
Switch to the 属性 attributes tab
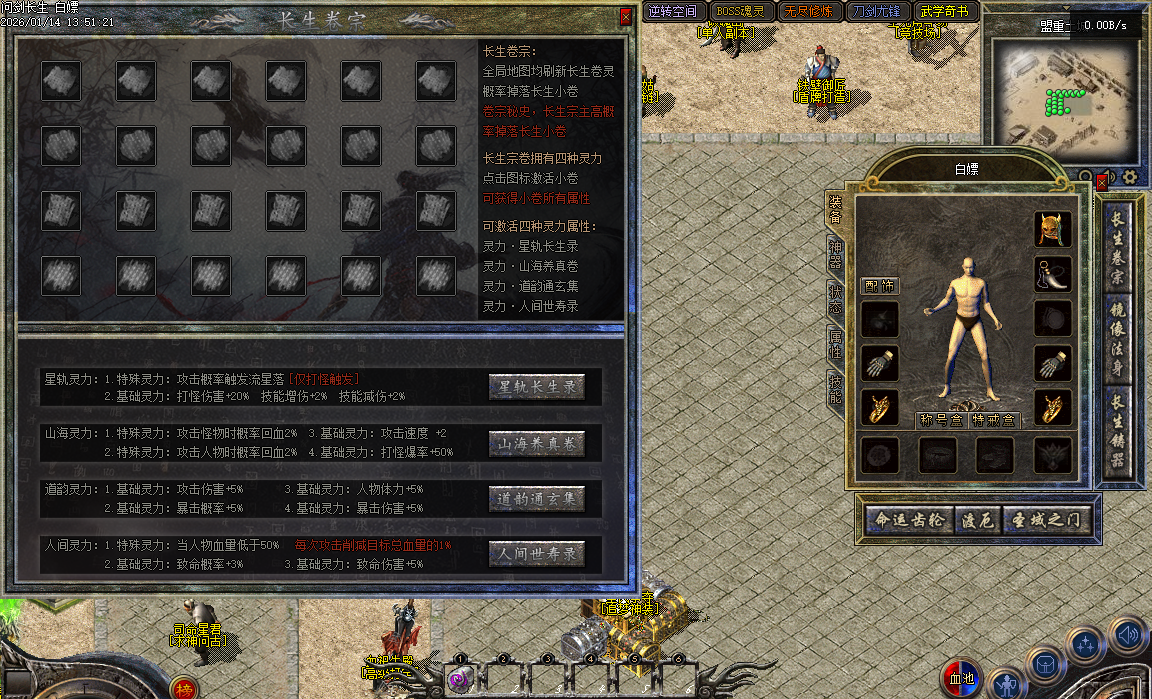coord(835,344)
